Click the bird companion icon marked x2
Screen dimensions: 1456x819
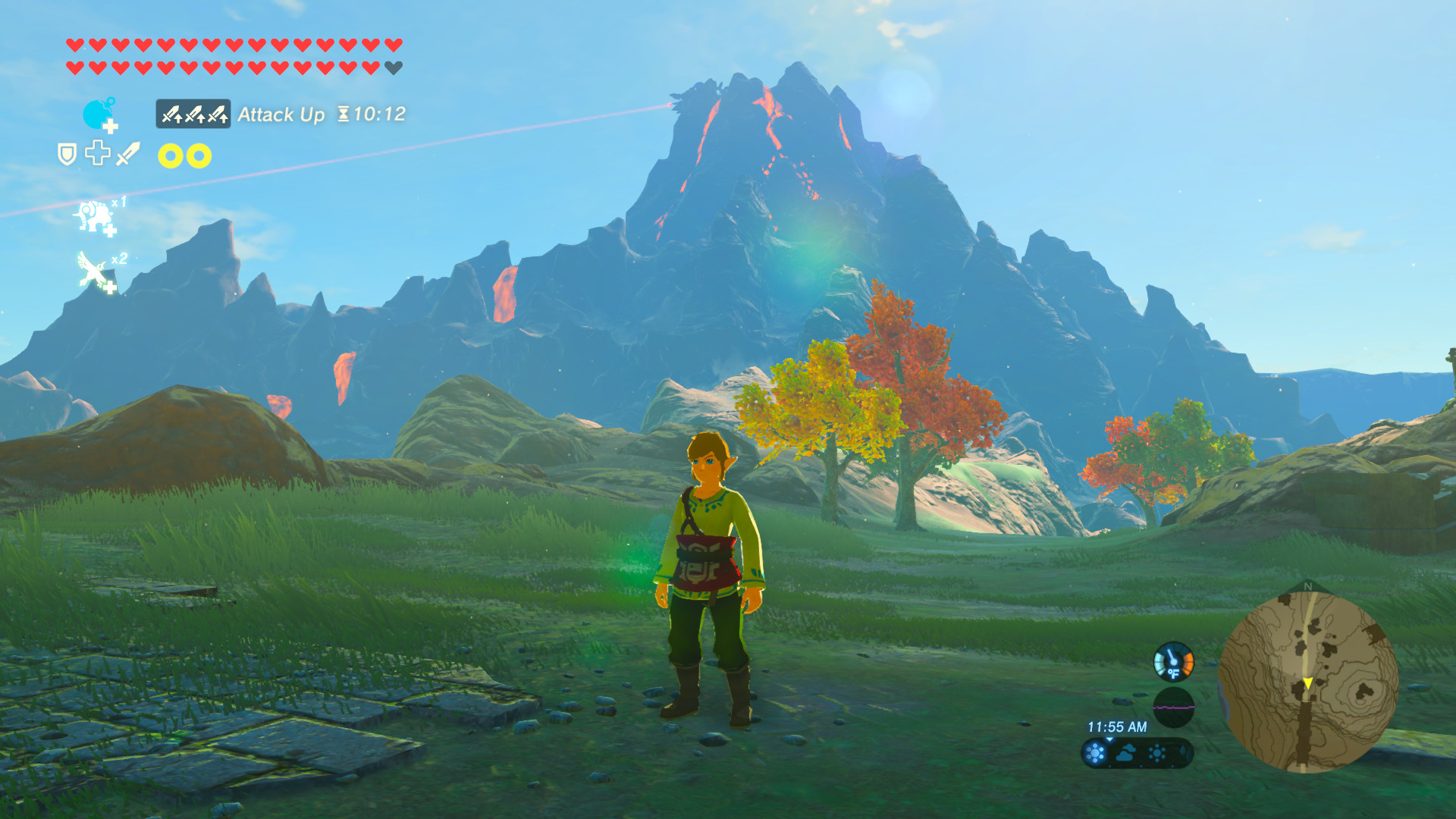click(93, 268)
